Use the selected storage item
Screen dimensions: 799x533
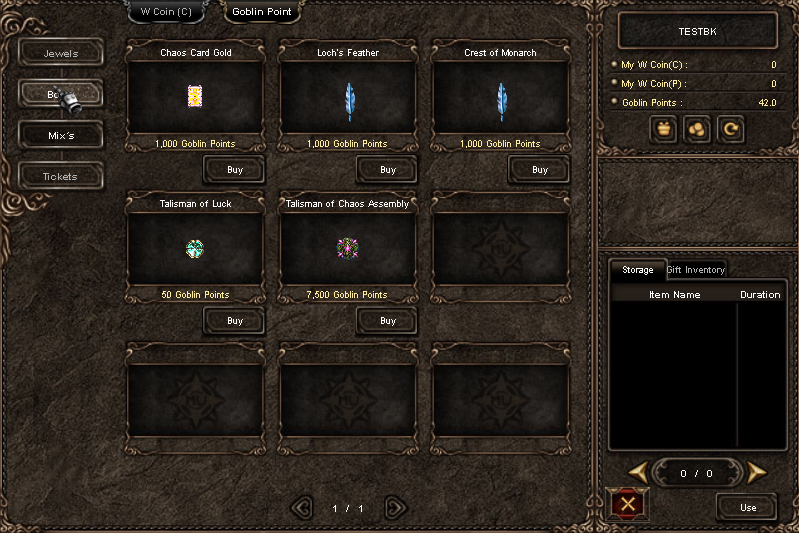click(x=747, y=507)
